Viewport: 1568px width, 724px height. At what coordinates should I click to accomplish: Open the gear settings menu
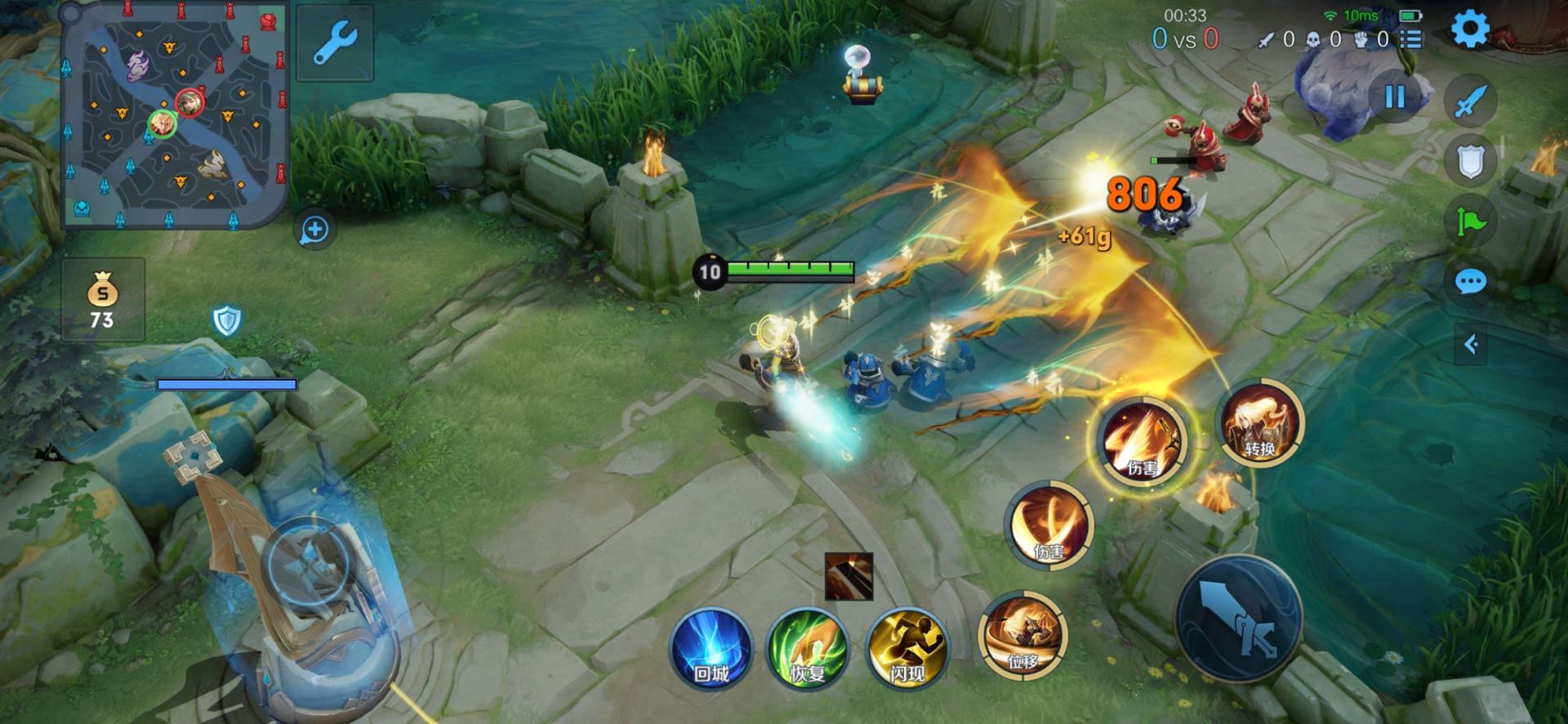(x=1469, y=30)
